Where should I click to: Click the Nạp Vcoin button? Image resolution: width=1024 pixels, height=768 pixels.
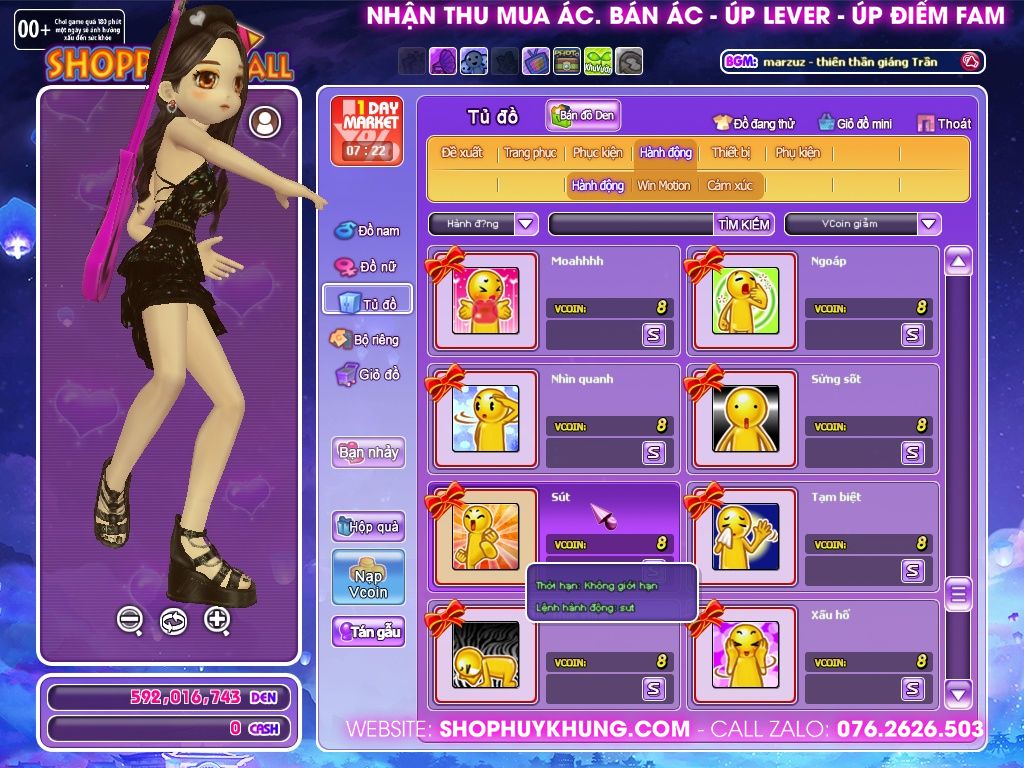click(x=368, y=577)
